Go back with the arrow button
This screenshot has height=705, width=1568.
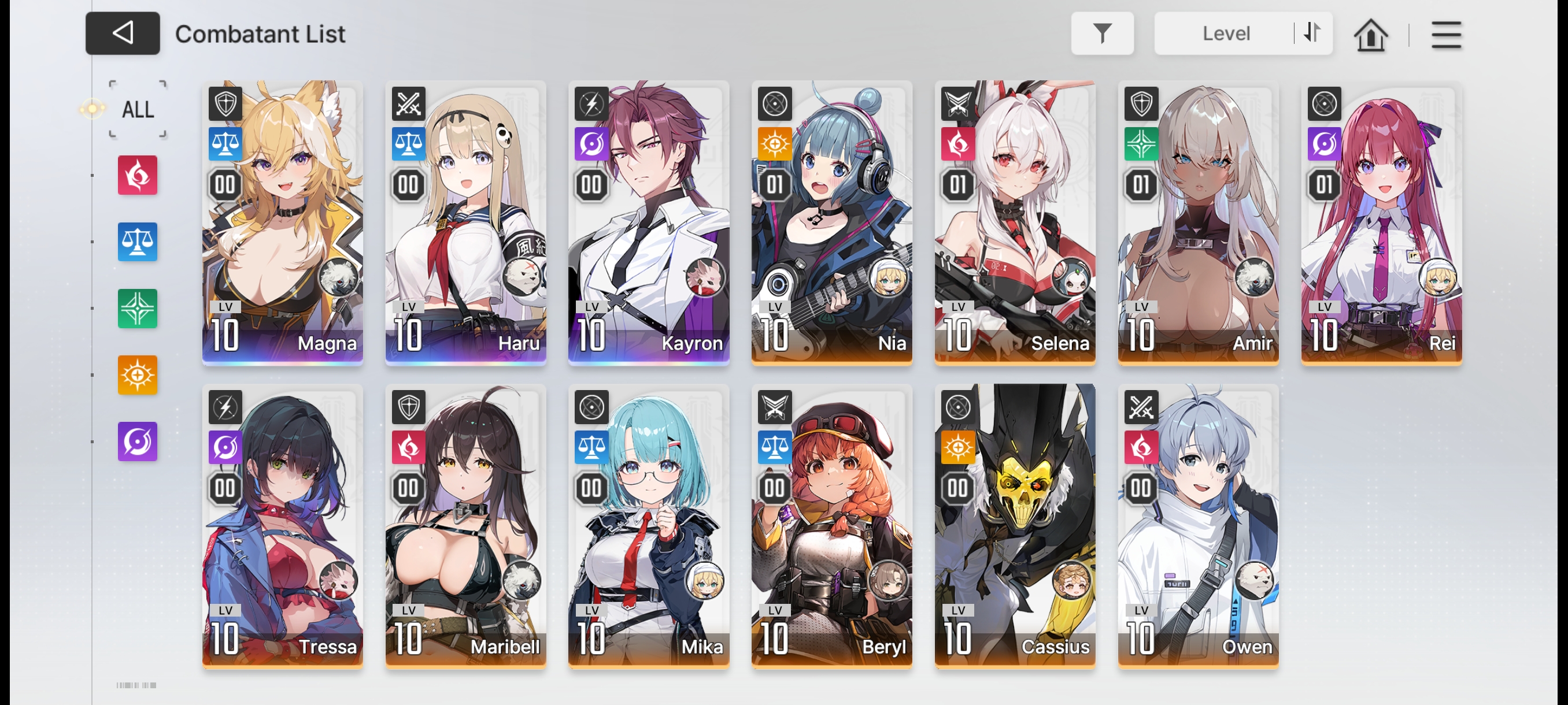(x=123, y=34)
